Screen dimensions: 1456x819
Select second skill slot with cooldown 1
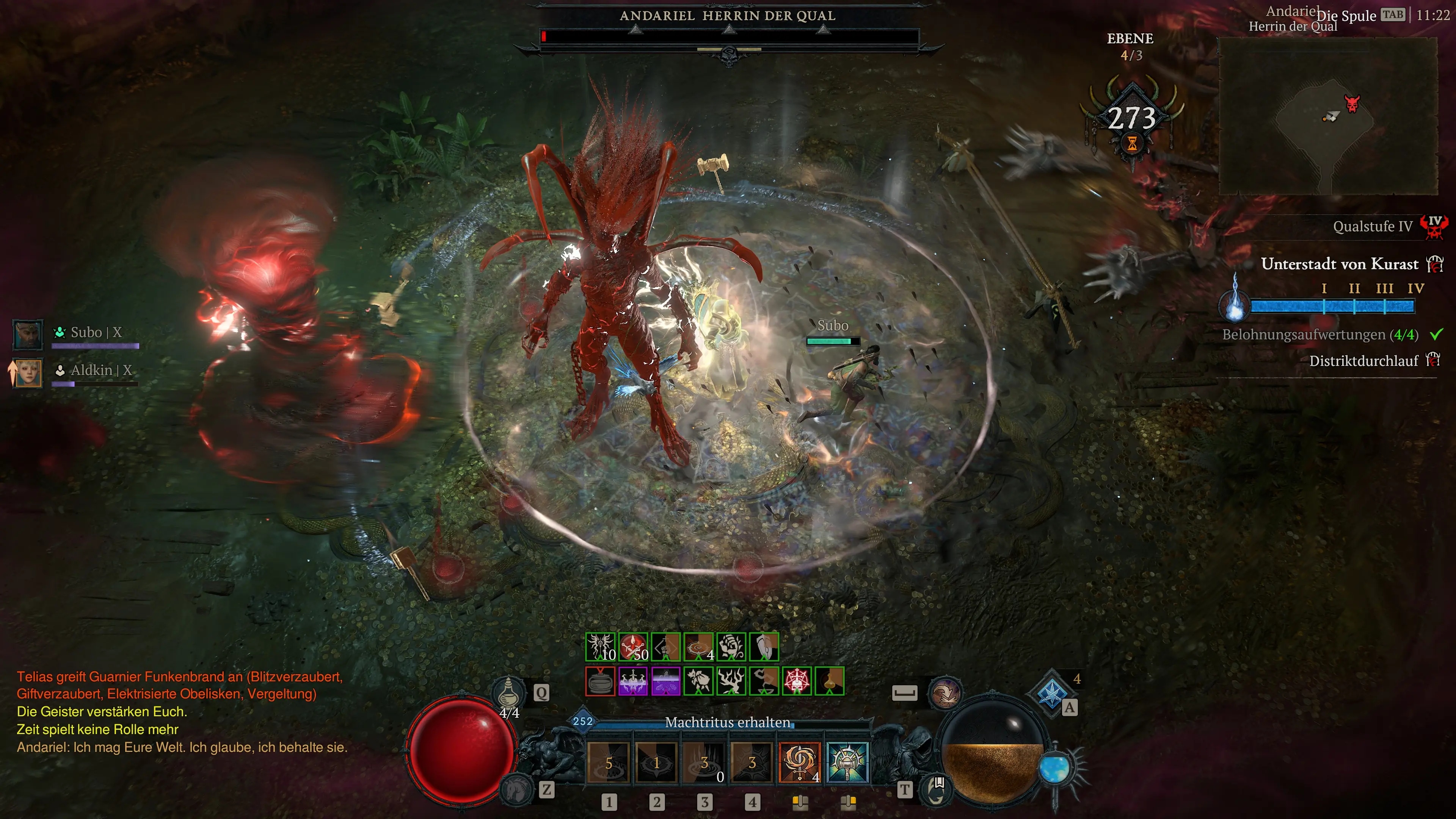pyautogui.click(x=656, y=762)
